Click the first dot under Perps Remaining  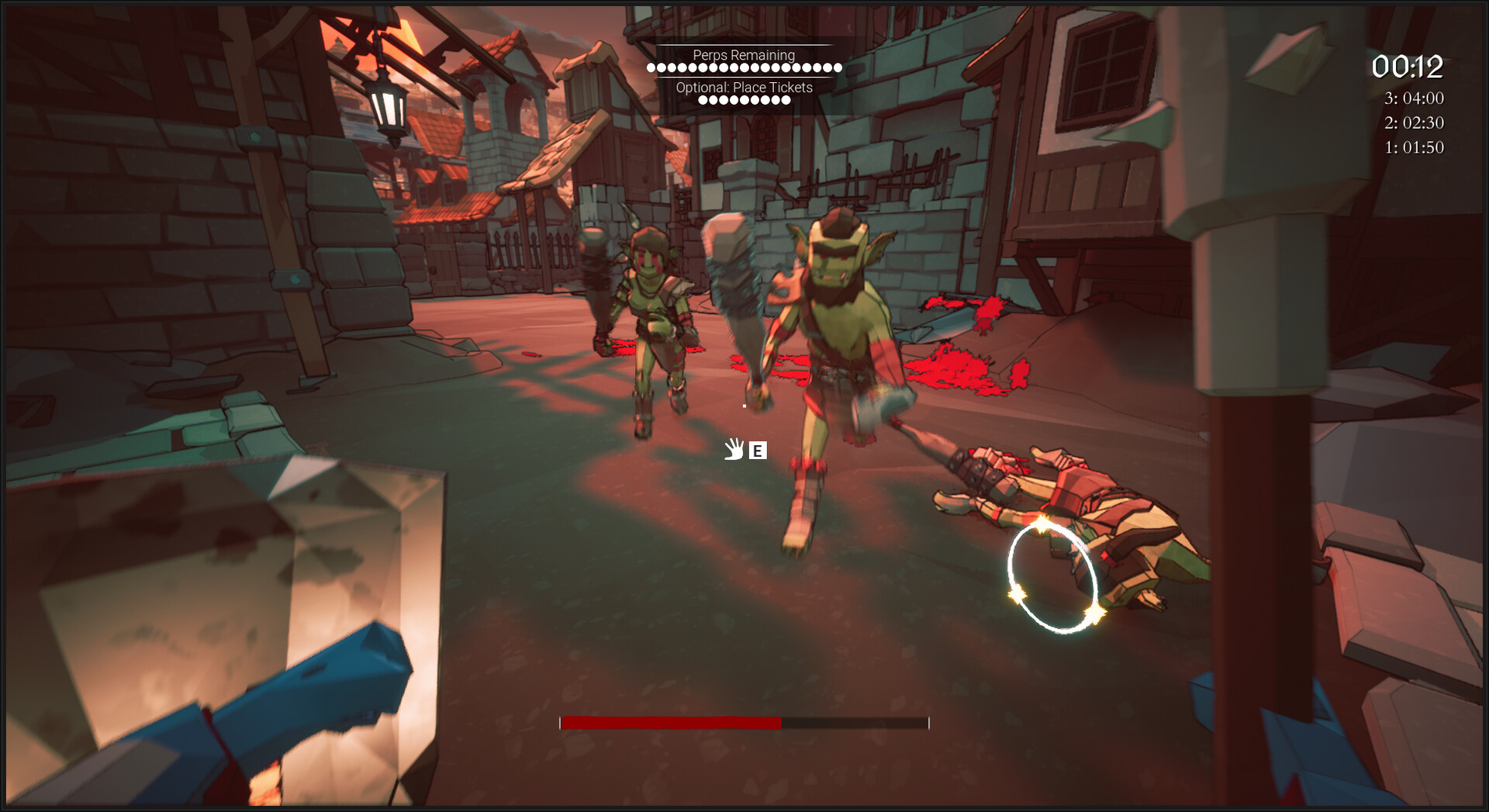point(650,67)
